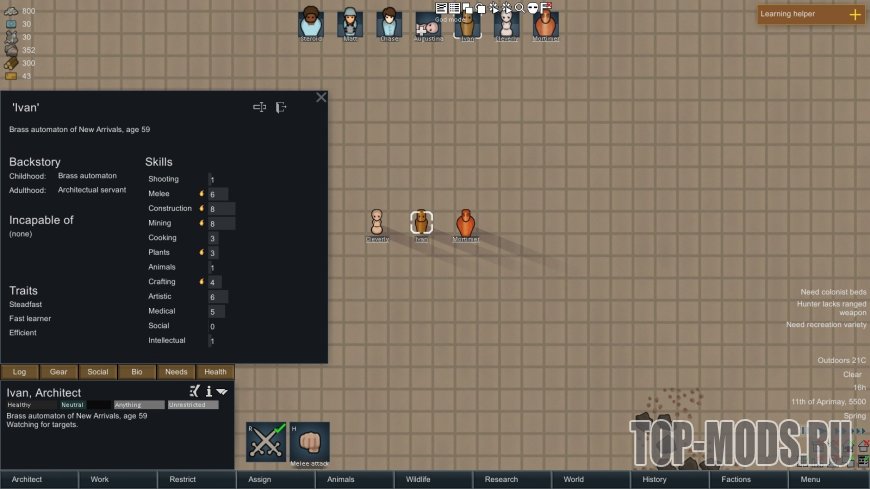This screenshot has height=489, width=870.
Task: Select colonist Mortimer's portrait
Action: [546, 23]
